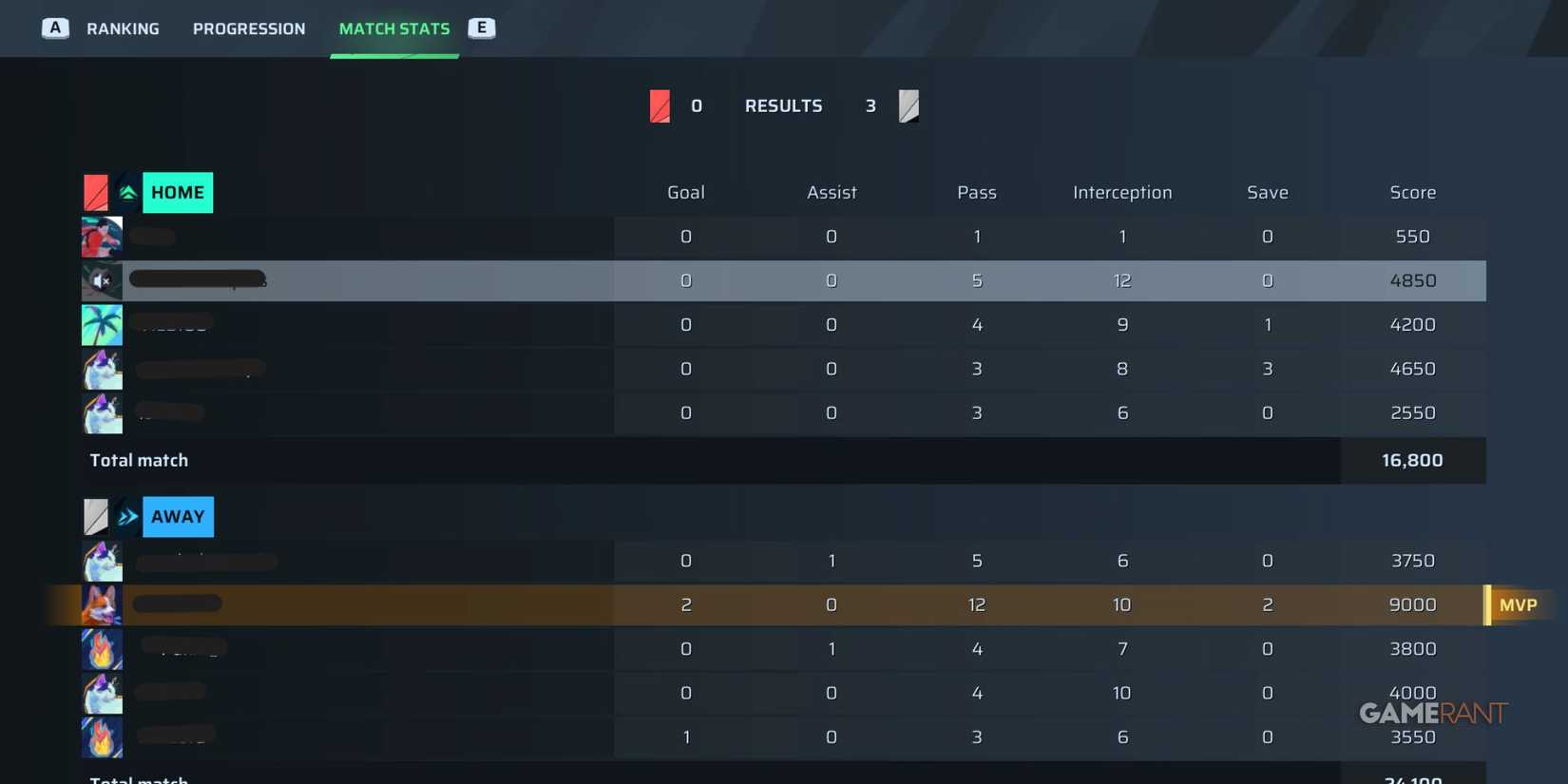
Task: Unmute the second Home team player
Action: (102, 280)
